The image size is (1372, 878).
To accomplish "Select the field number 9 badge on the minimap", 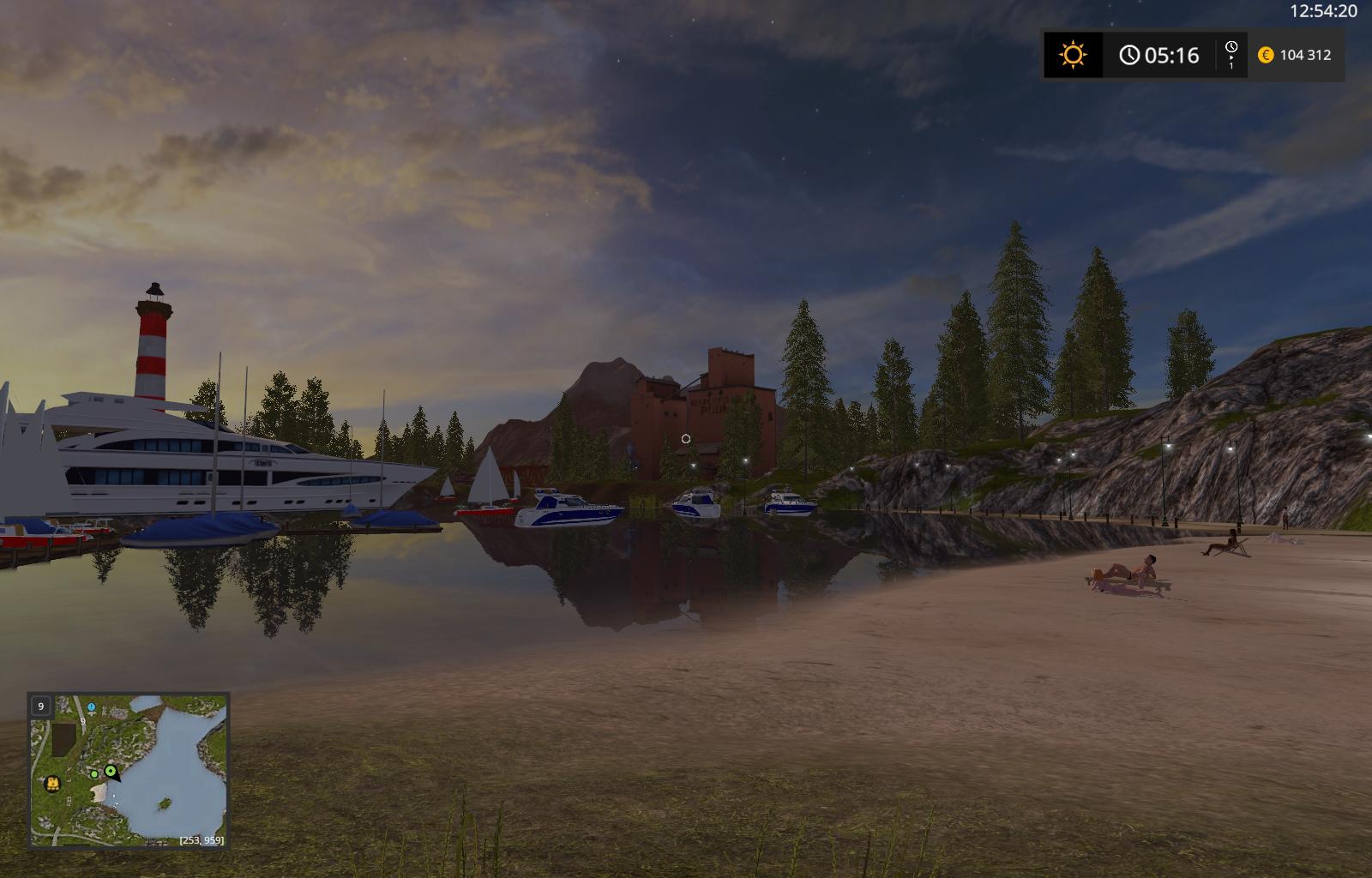I will point(41,706).
